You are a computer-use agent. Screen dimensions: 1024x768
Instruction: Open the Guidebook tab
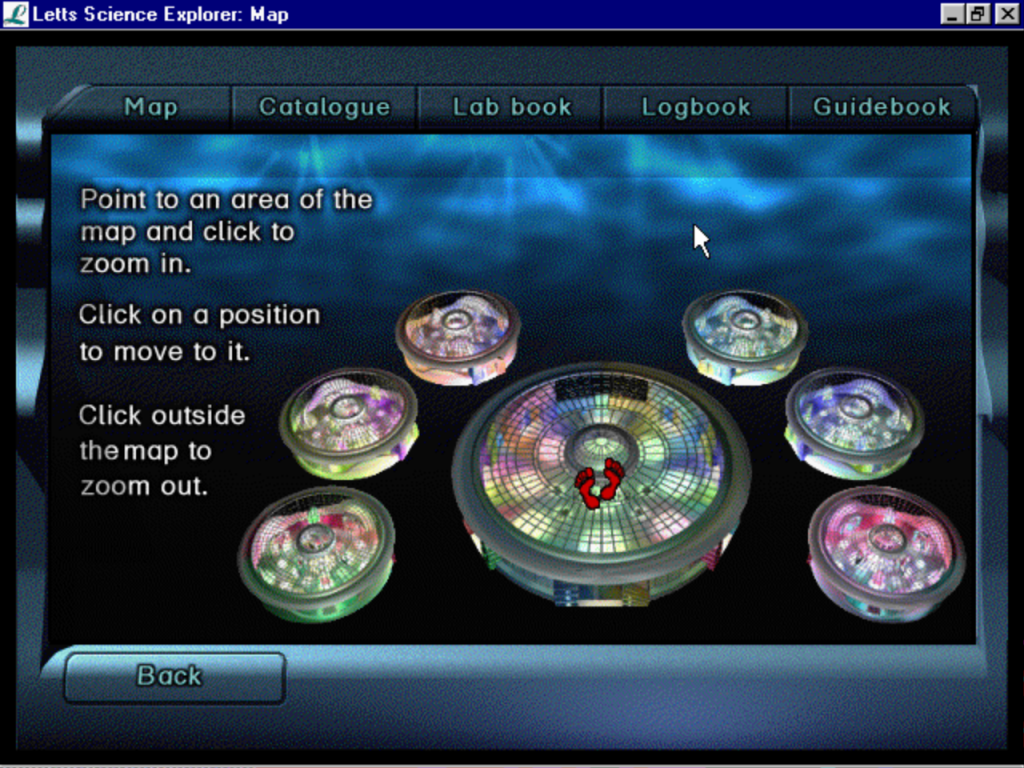[x=881, y=107]
